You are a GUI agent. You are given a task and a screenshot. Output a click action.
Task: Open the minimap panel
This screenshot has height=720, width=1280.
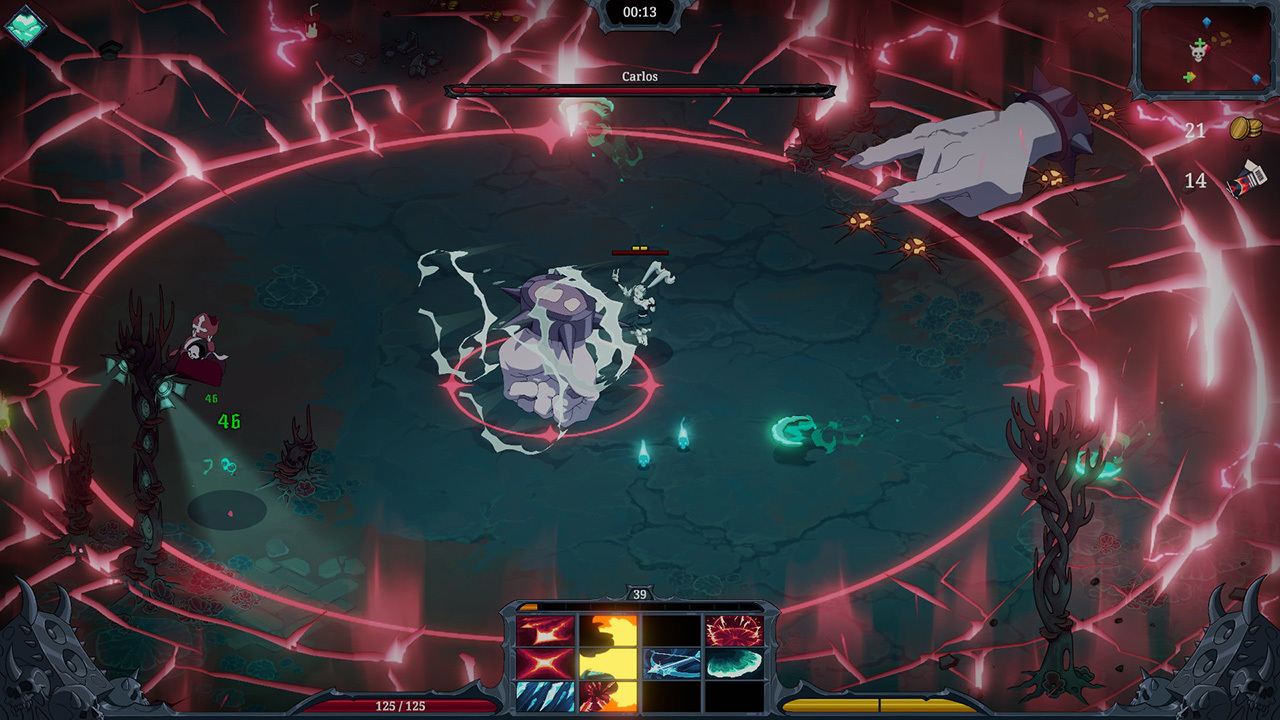pos(1203,50)
